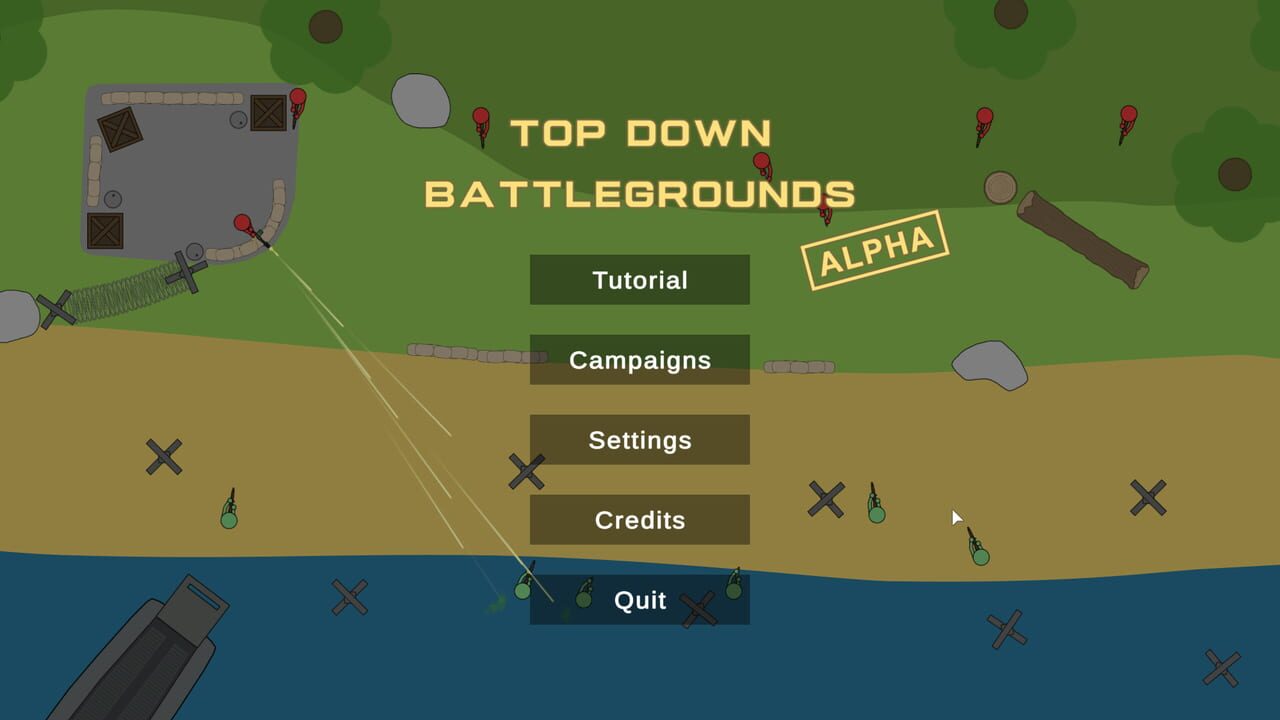Click the tank trap beside Settings

click(525, 472)
